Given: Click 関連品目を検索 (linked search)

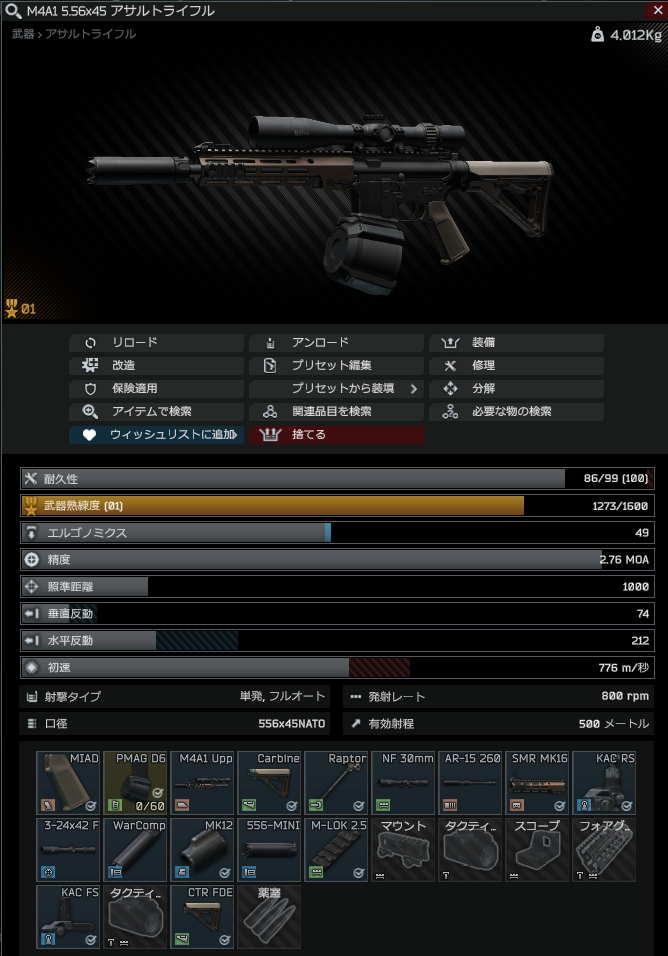Looking at the screenshot, I should 336,412.
